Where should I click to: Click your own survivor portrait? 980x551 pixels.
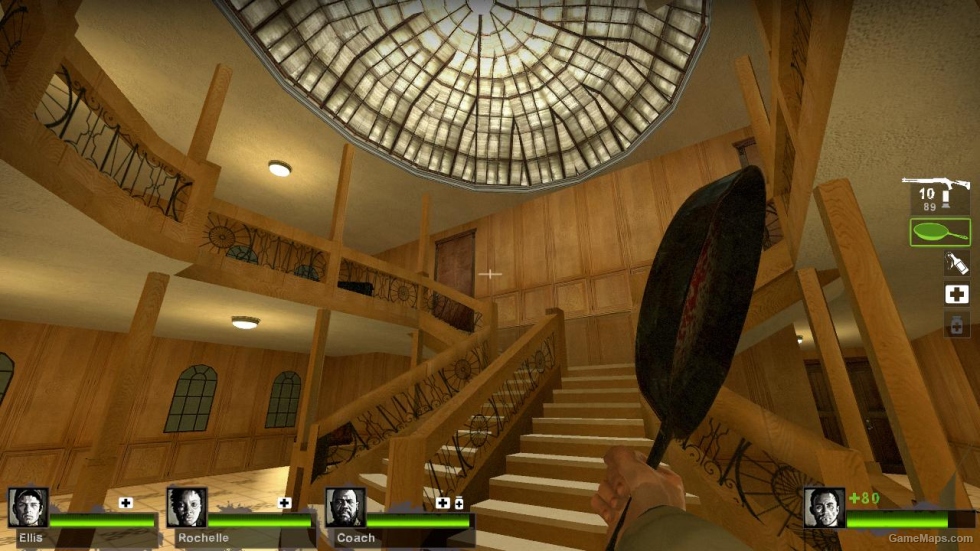pos(824,507)
